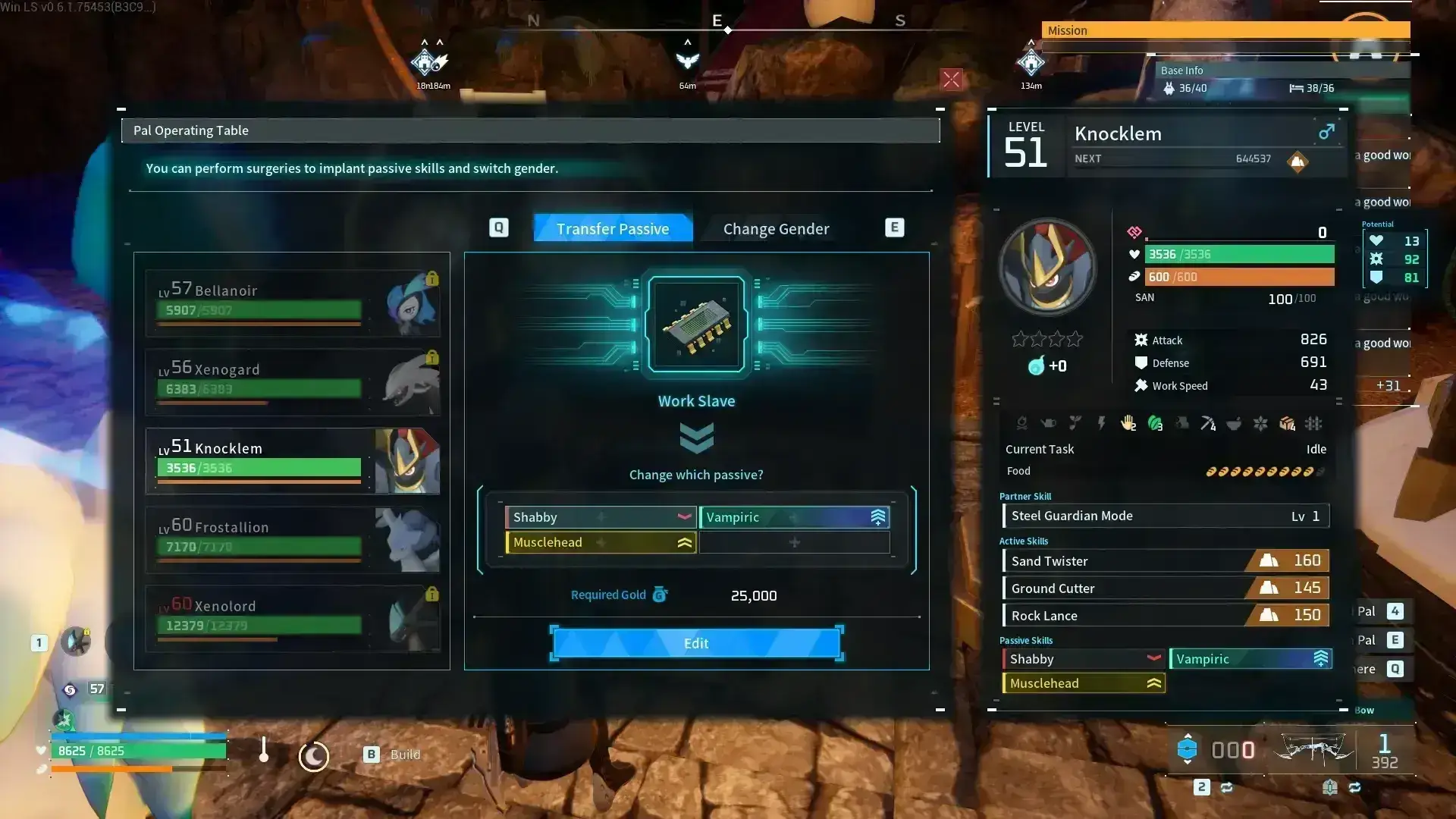Choose Xenogard in the pal list
Viewport: 1456px width, 819px height.
tap(292, 381)
